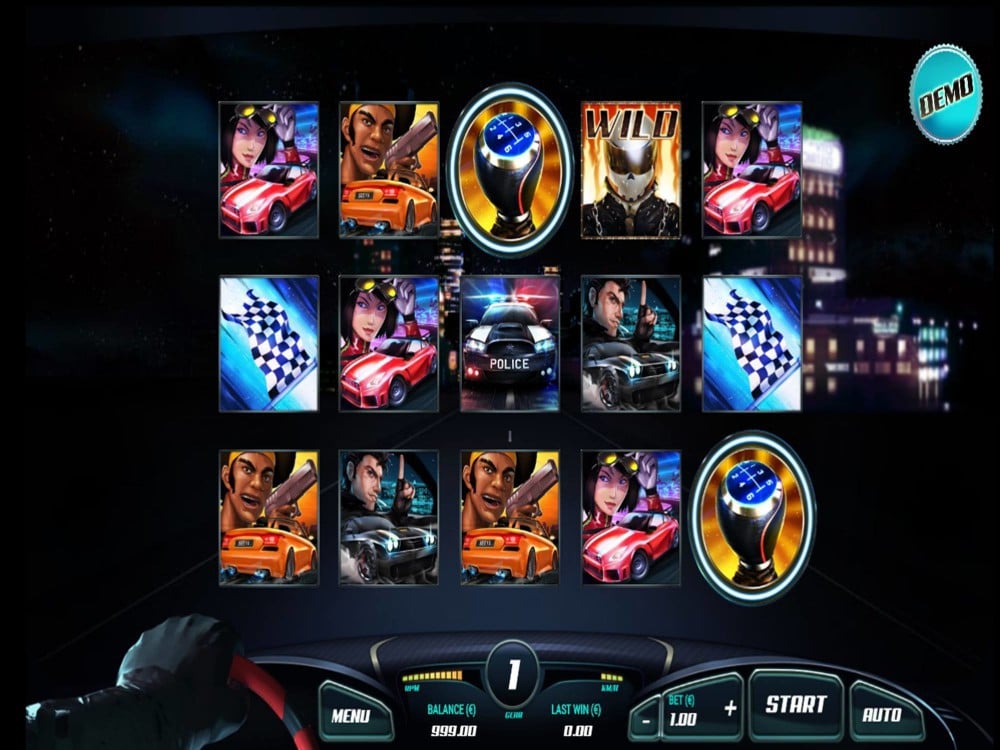Decrease the bet with the minus button
Screen dimensions: 1000x750
[x=647, y=719]
